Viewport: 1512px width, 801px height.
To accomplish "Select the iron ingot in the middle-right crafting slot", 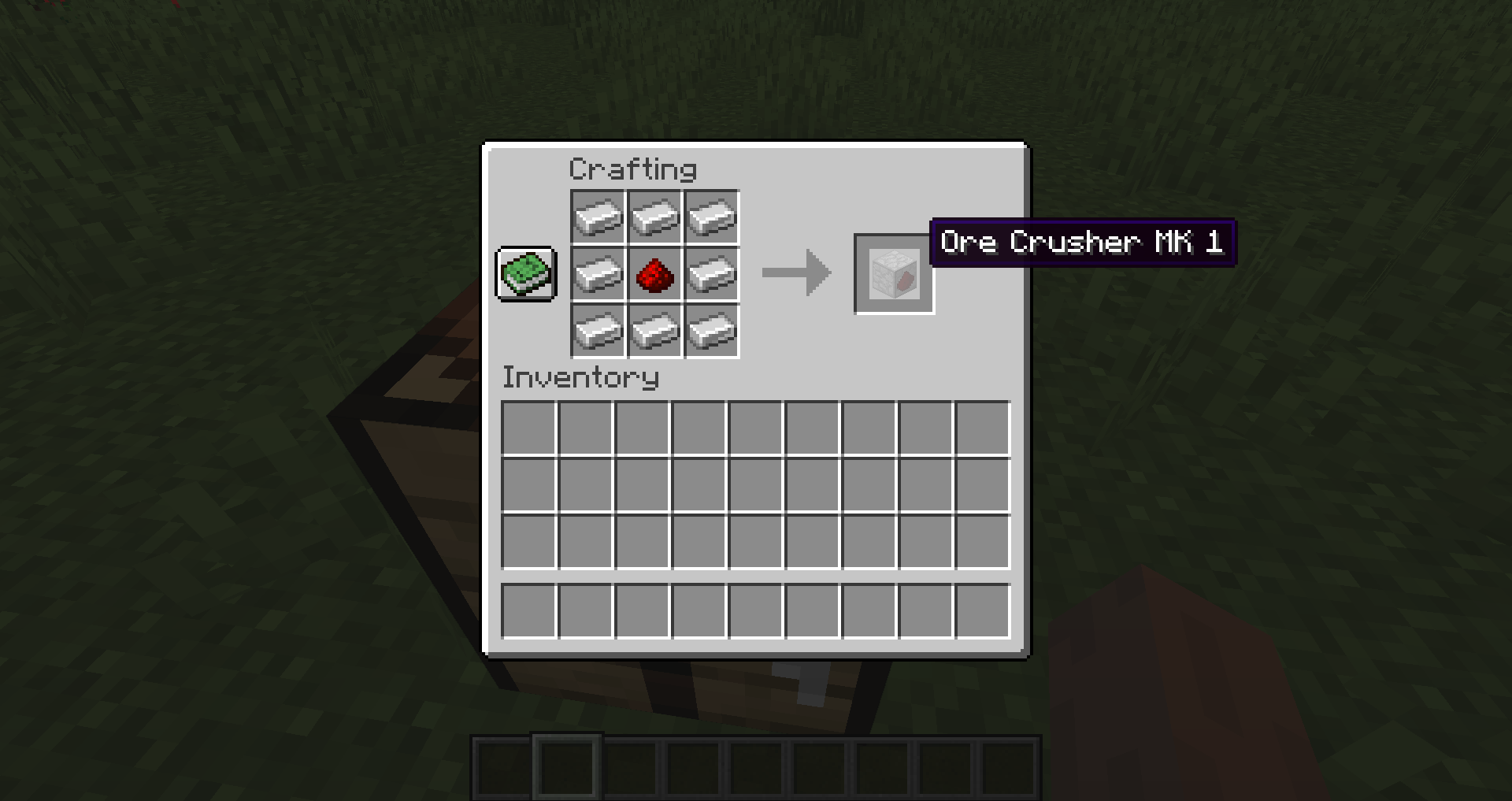I will [711, 274].
